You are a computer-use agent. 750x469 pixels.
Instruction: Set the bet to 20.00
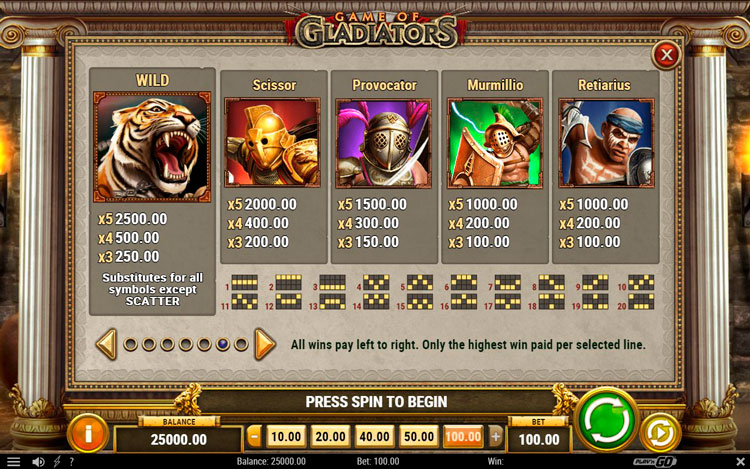pyautogui.click(x=330, y=436)
